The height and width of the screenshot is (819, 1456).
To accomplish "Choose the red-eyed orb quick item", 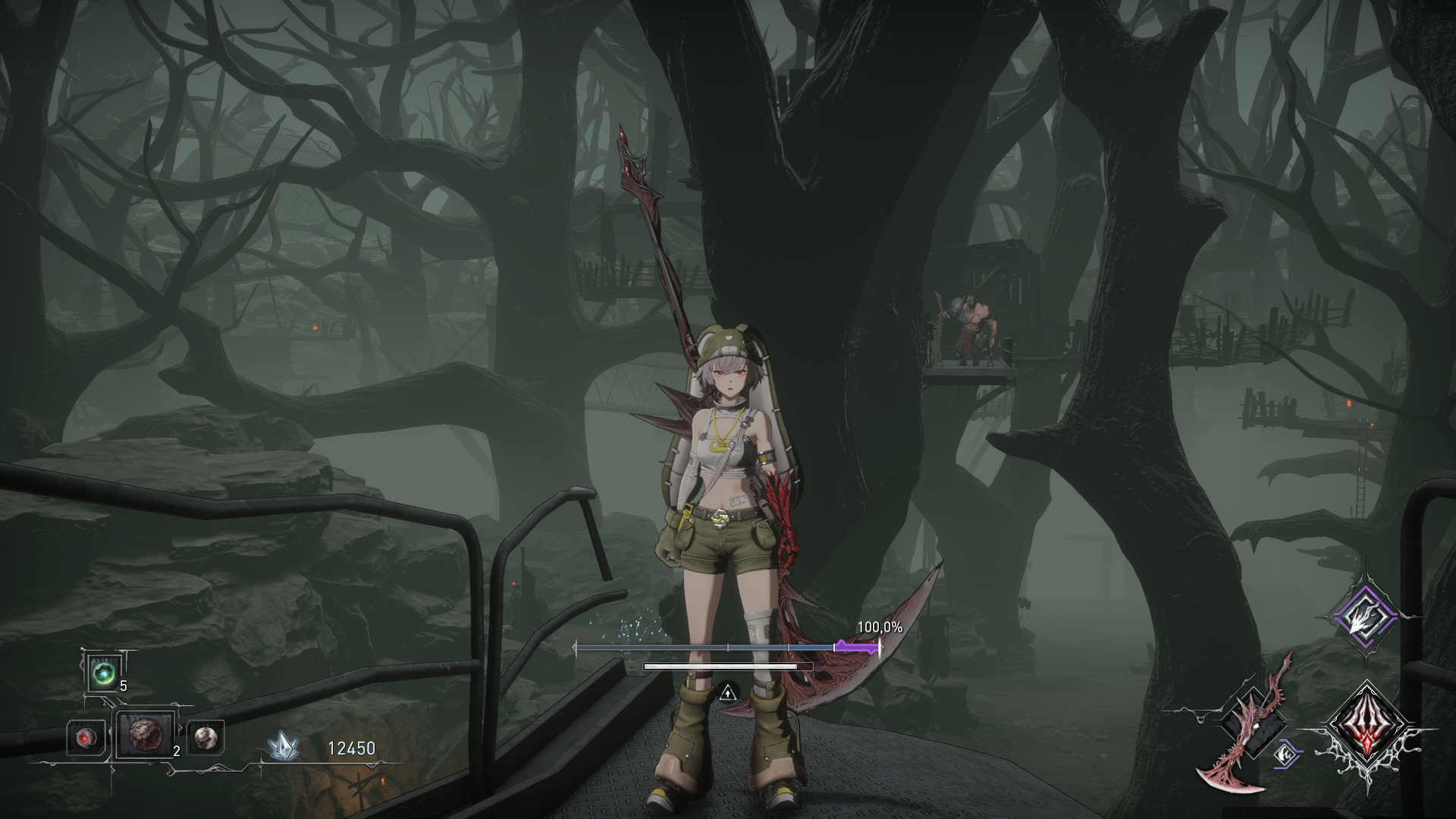I will point(86,737).
